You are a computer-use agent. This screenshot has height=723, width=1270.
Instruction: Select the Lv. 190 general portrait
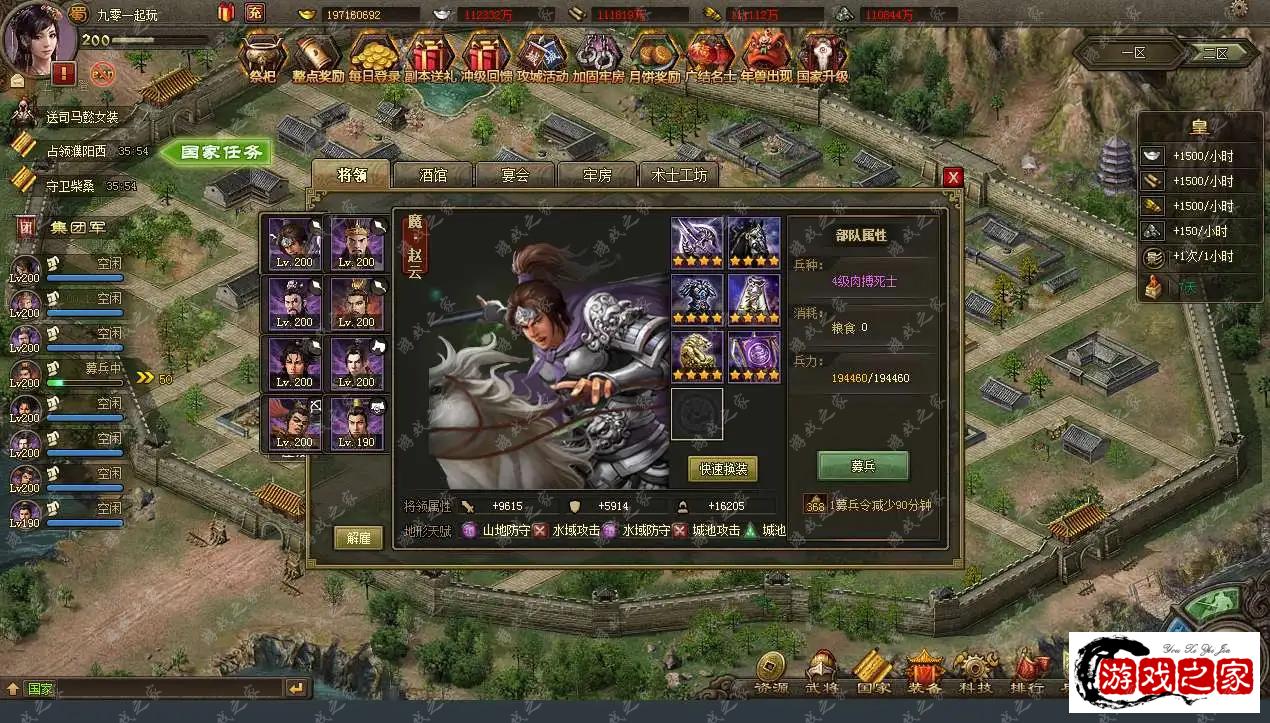click(x=358, y=423)
